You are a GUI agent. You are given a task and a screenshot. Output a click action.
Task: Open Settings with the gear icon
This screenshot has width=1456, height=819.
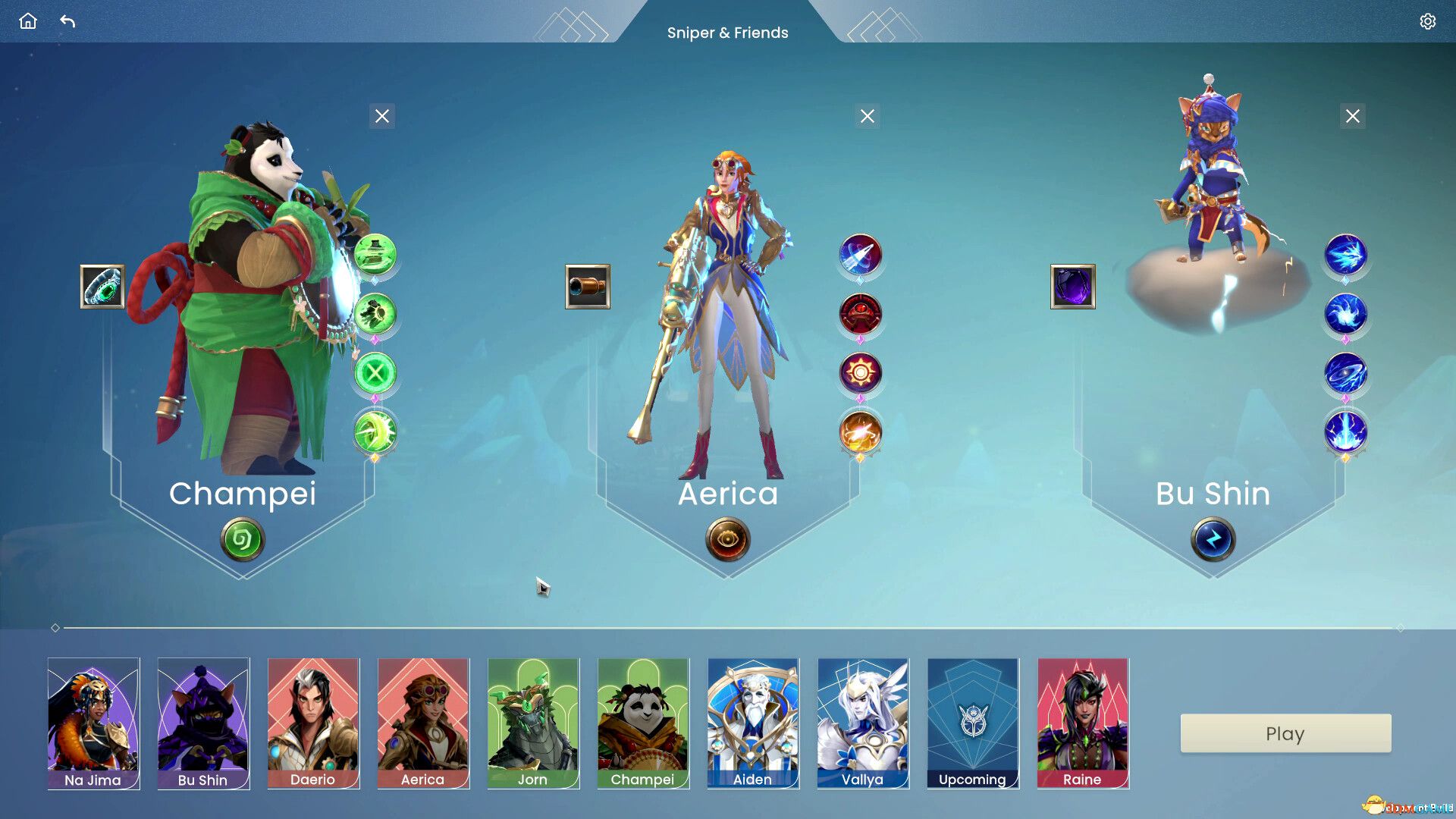[x=1428, y=21]
